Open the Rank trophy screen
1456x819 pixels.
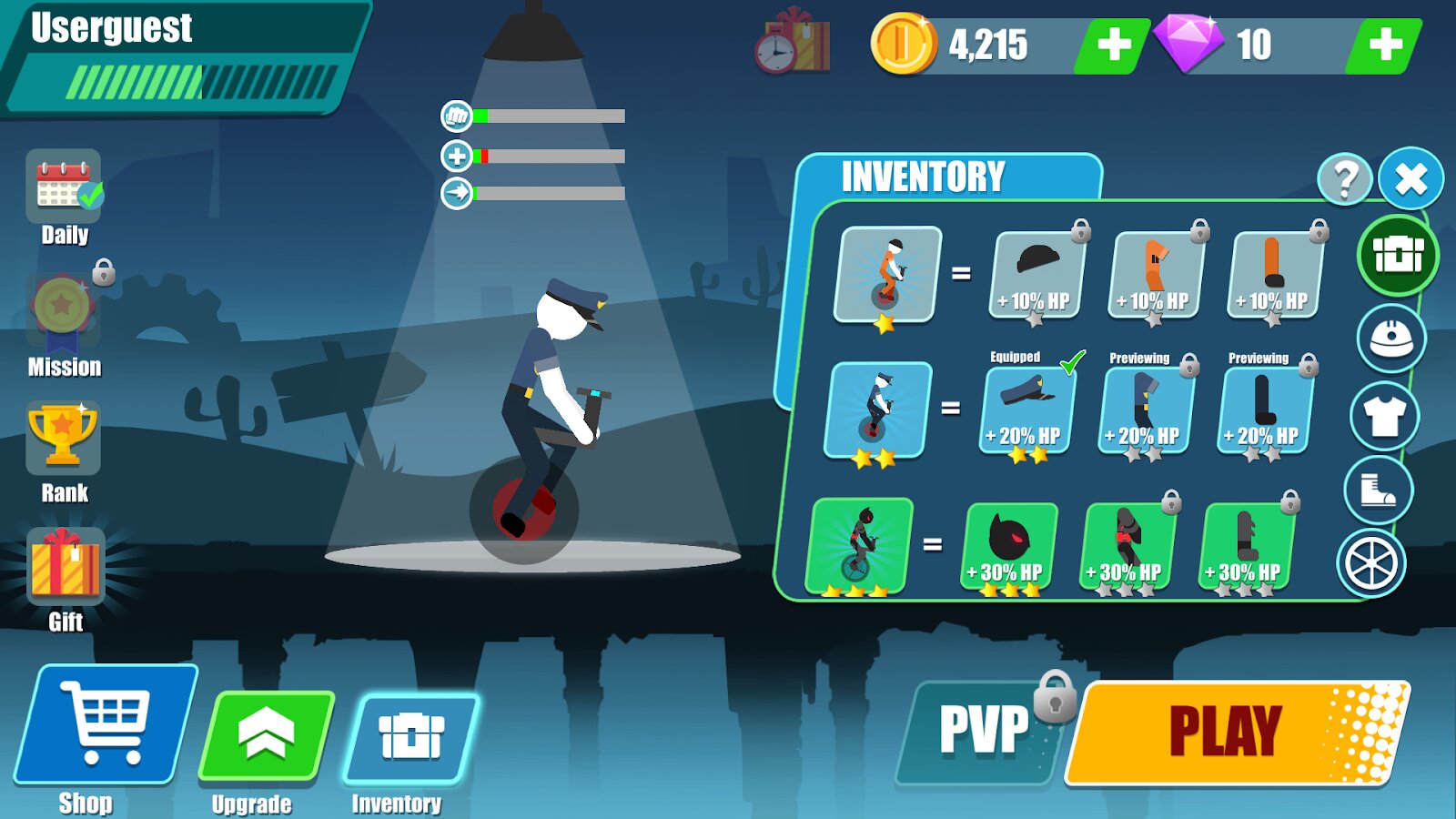[x=63, y=439]
